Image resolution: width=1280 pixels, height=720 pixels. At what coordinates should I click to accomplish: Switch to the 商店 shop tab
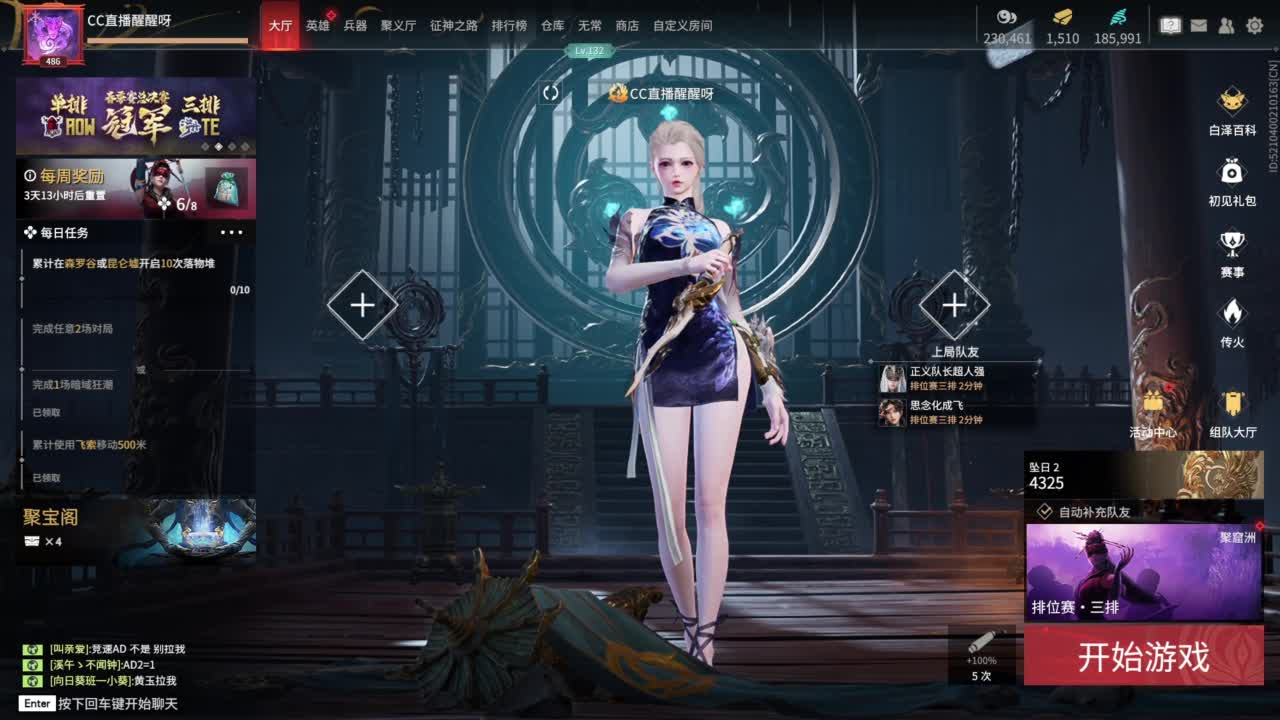coord(626,26)
